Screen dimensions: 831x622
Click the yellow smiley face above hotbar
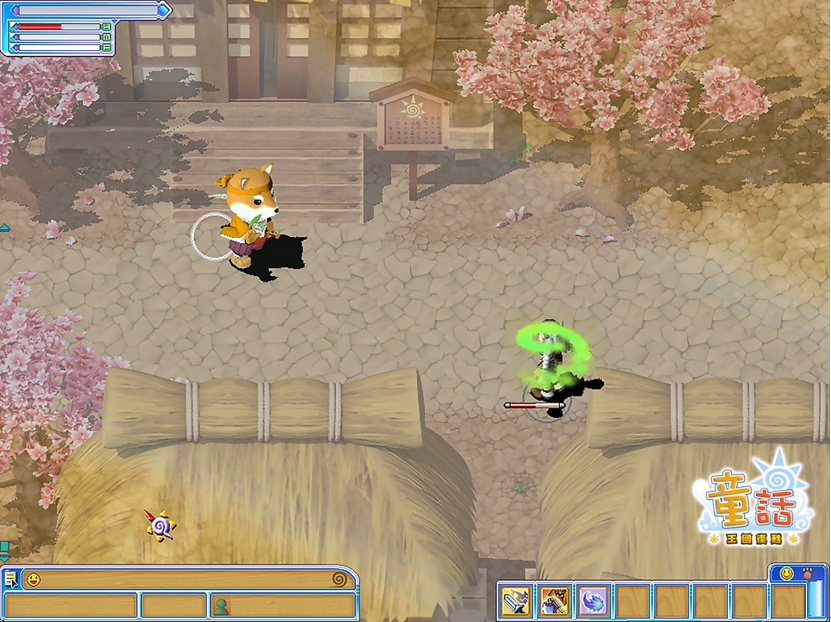[784, 574]
